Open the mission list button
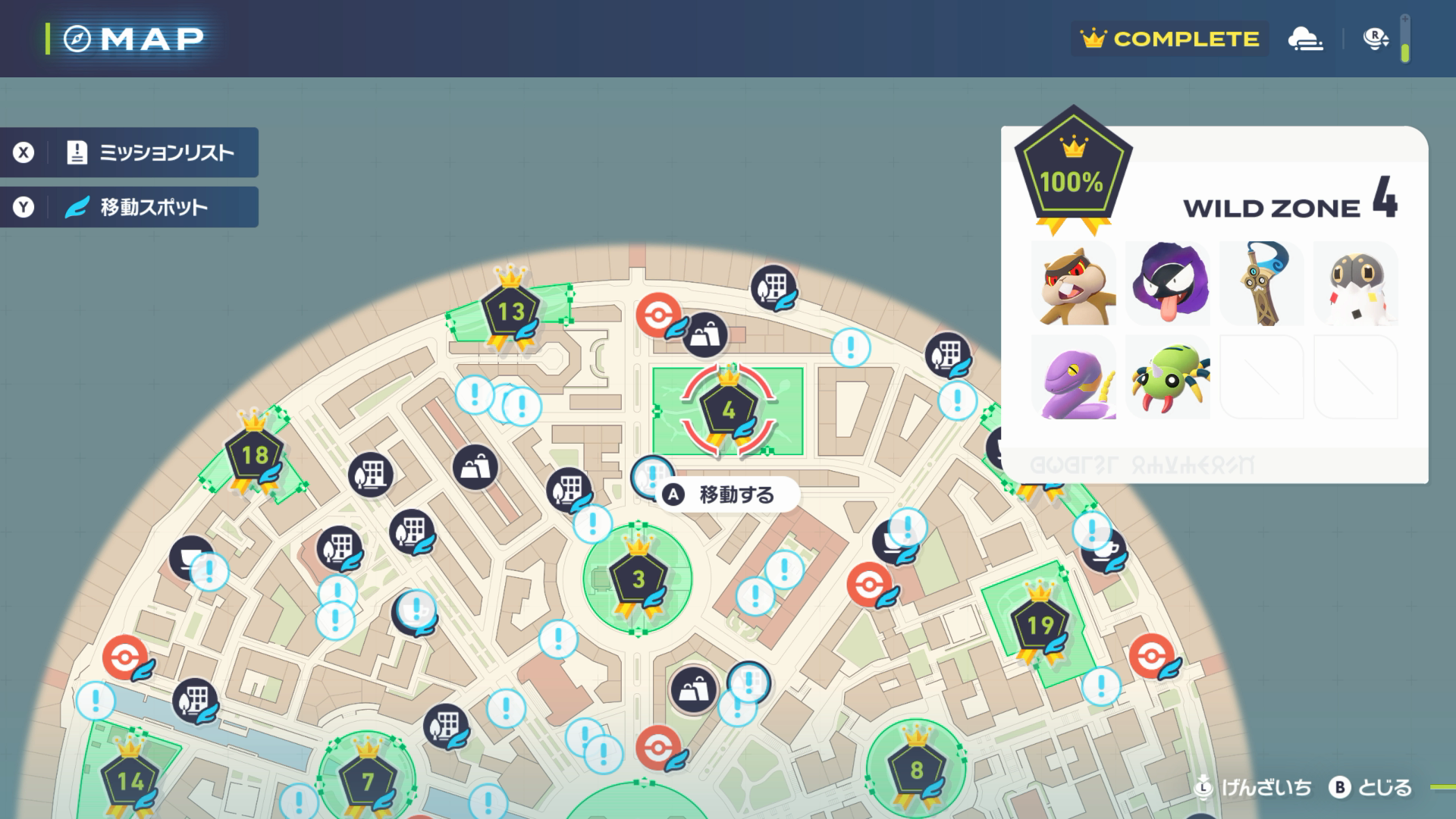 pyautogui.click(x=129, y=152)
